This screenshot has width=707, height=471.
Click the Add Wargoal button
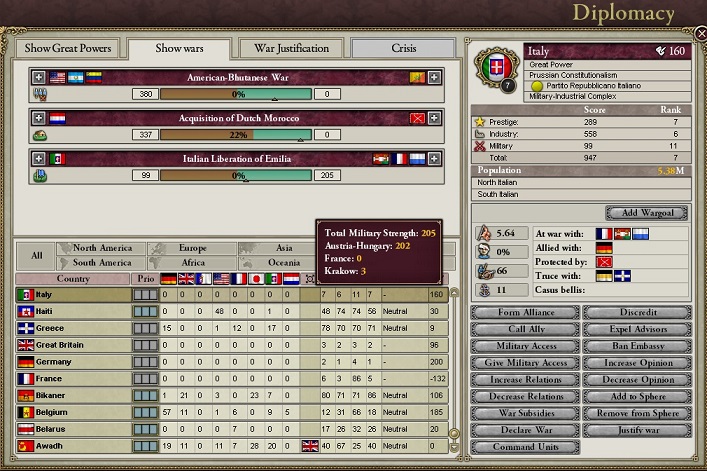coord(646,213)
